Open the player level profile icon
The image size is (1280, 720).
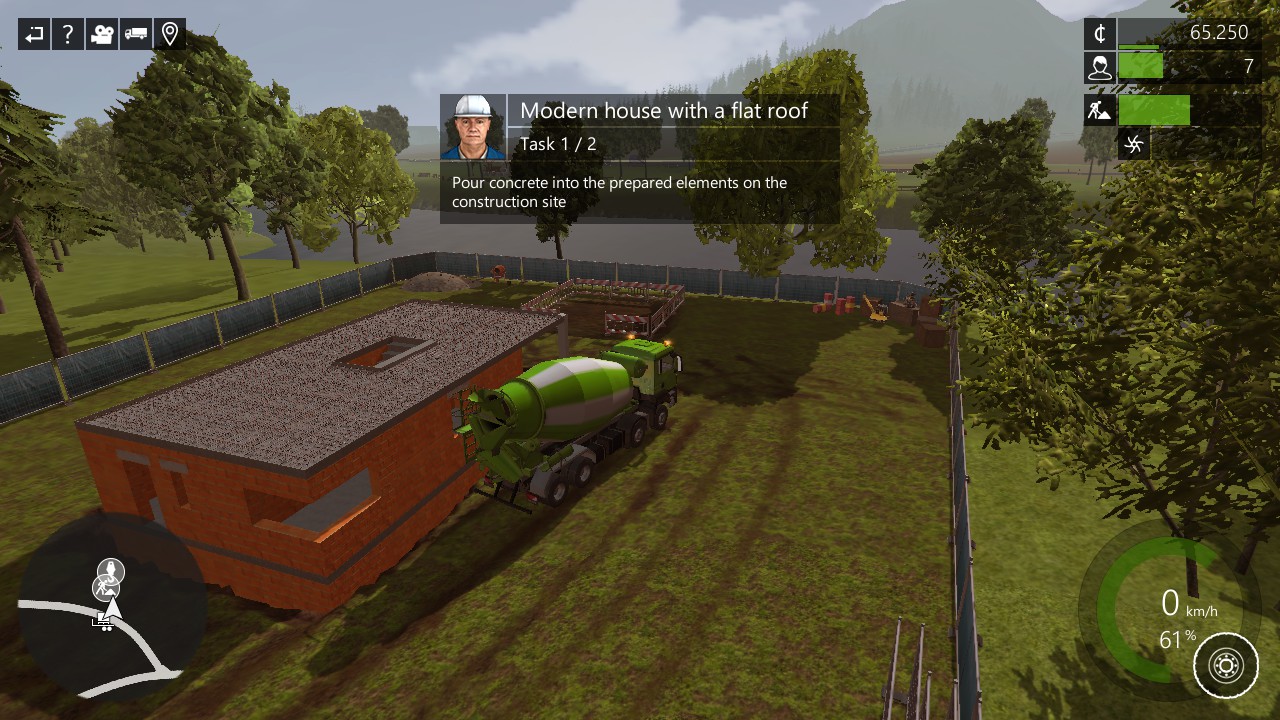(x=1100, y=67)
